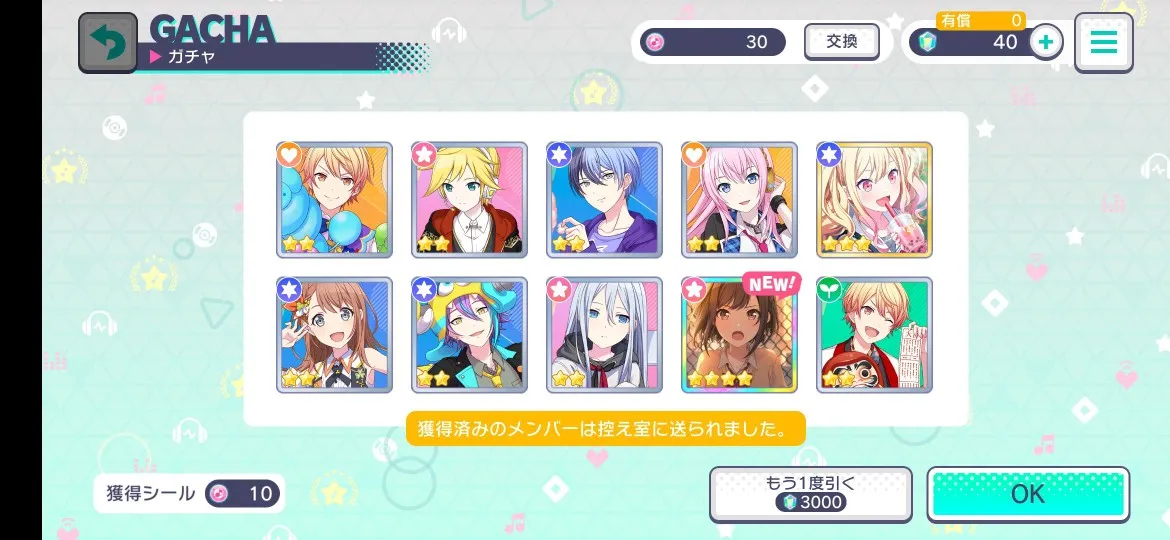Viewport: 1170px width, 540px height.
Task: View the purple-haired boy in yellow hat card
Action: click(469, 335)
